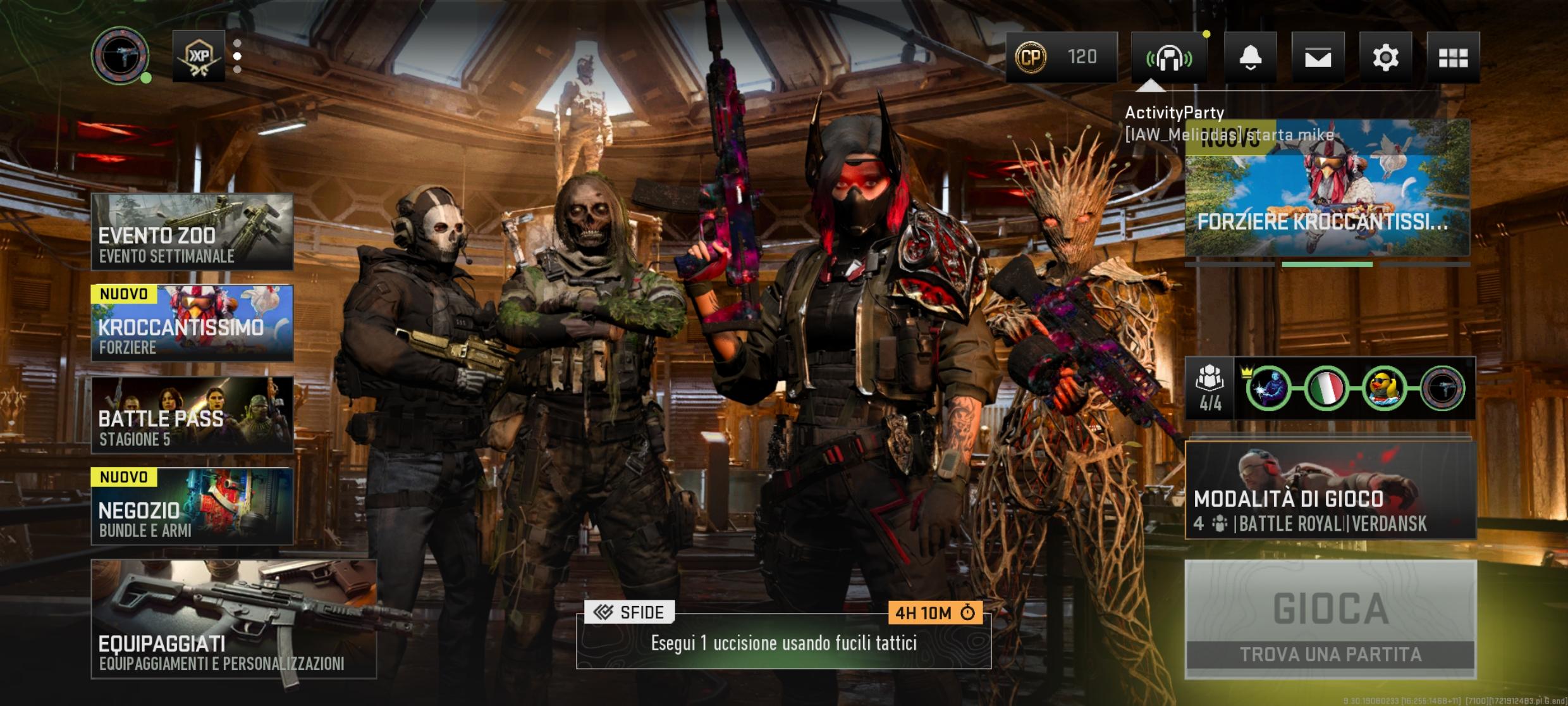Open the apps grid menu top right
Screen dimensions: 1568x706
[x=1454, y=58]
